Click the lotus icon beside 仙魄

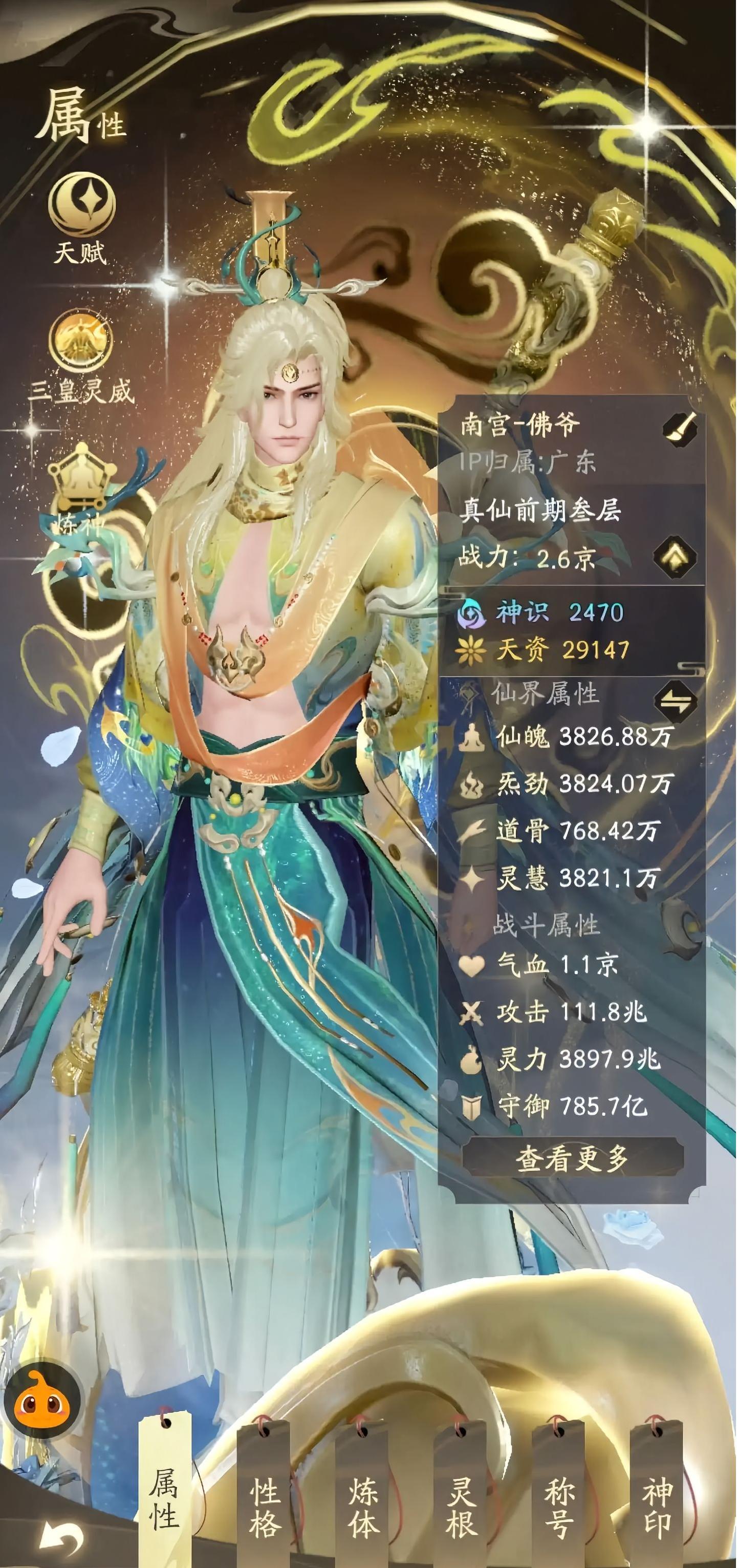tap(472, 739)
